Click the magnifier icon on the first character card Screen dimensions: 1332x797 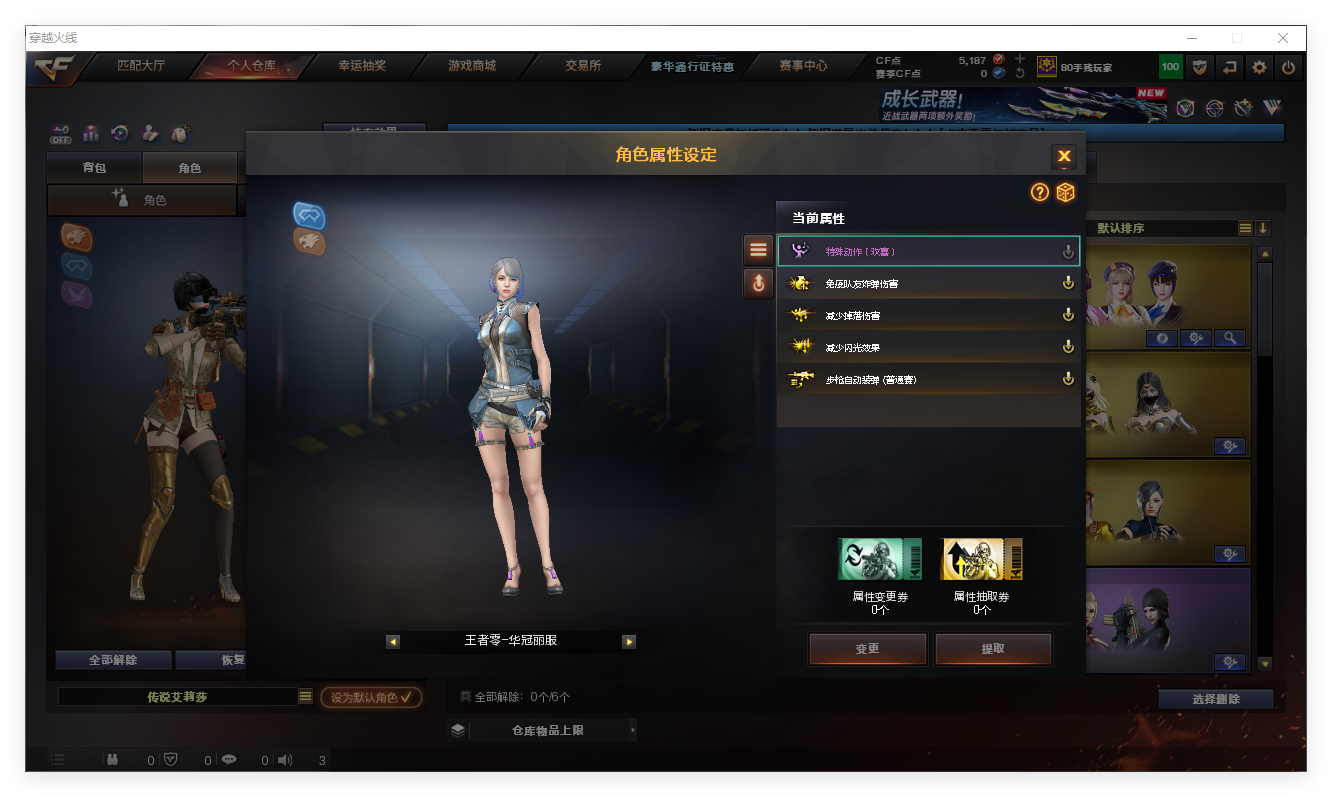point(1231,338)
